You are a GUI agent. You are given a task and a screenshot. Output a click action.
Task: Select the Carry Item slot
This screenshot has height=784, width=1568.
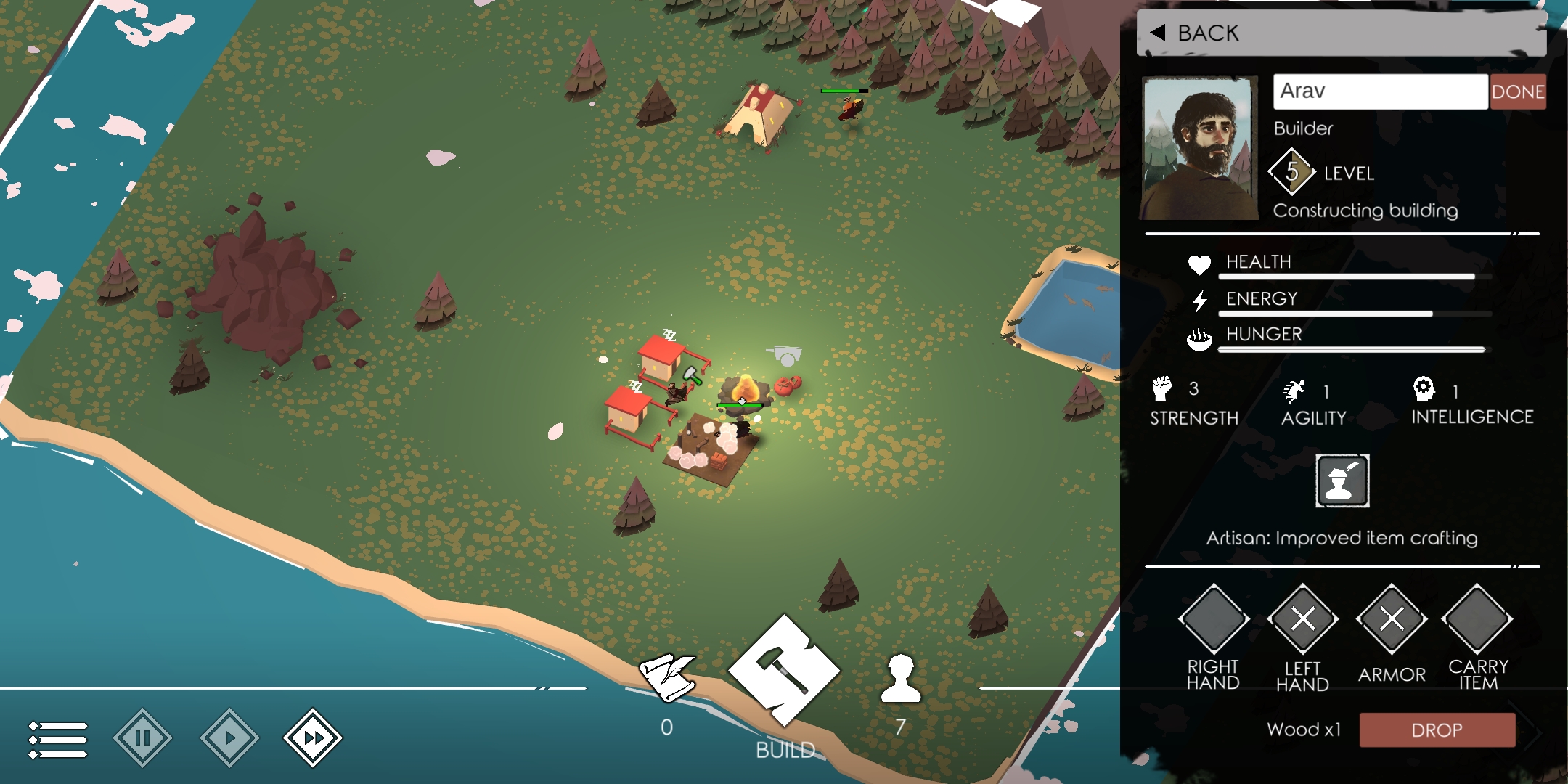[1478, 619]
